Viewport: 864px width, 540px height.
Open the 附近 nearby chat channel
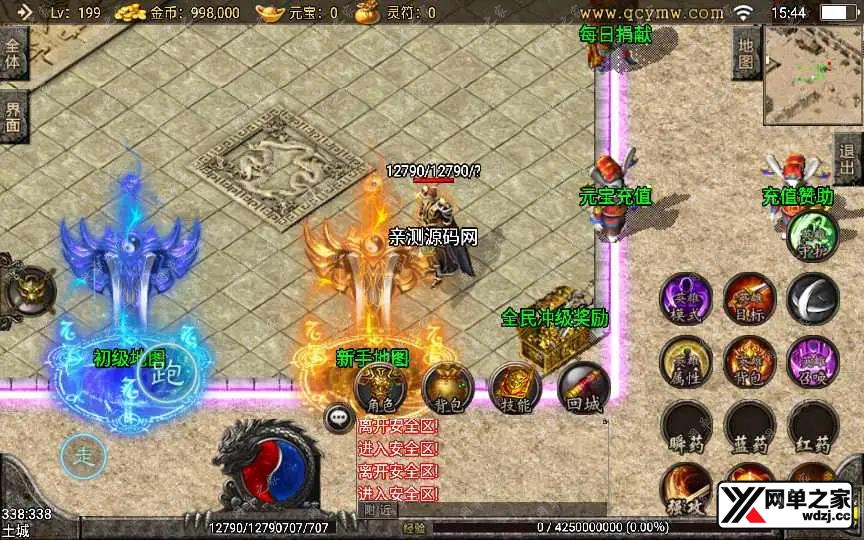pyautogui.click(x=377, y=509)
